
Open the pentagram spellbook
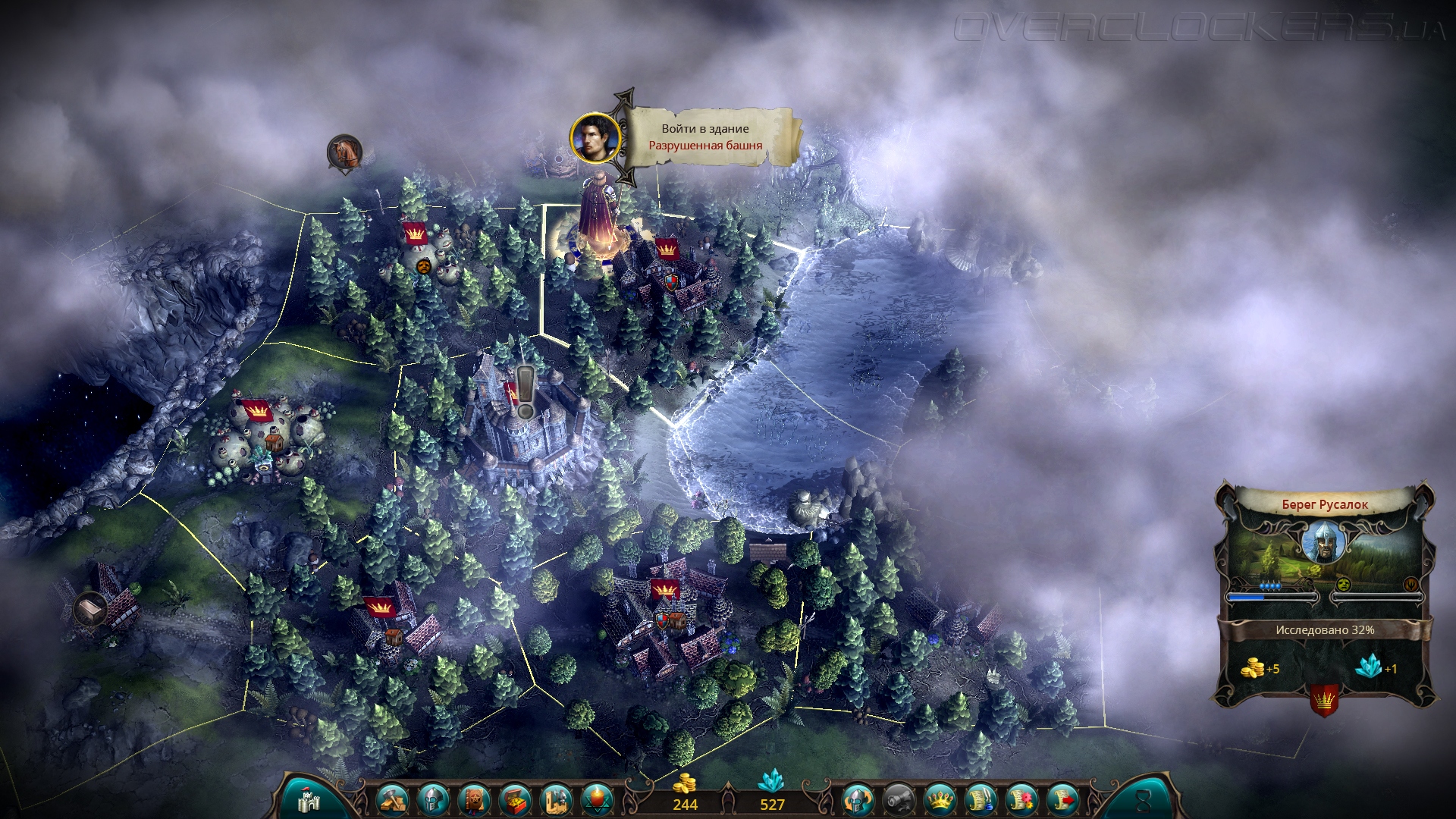coord(474,800)
